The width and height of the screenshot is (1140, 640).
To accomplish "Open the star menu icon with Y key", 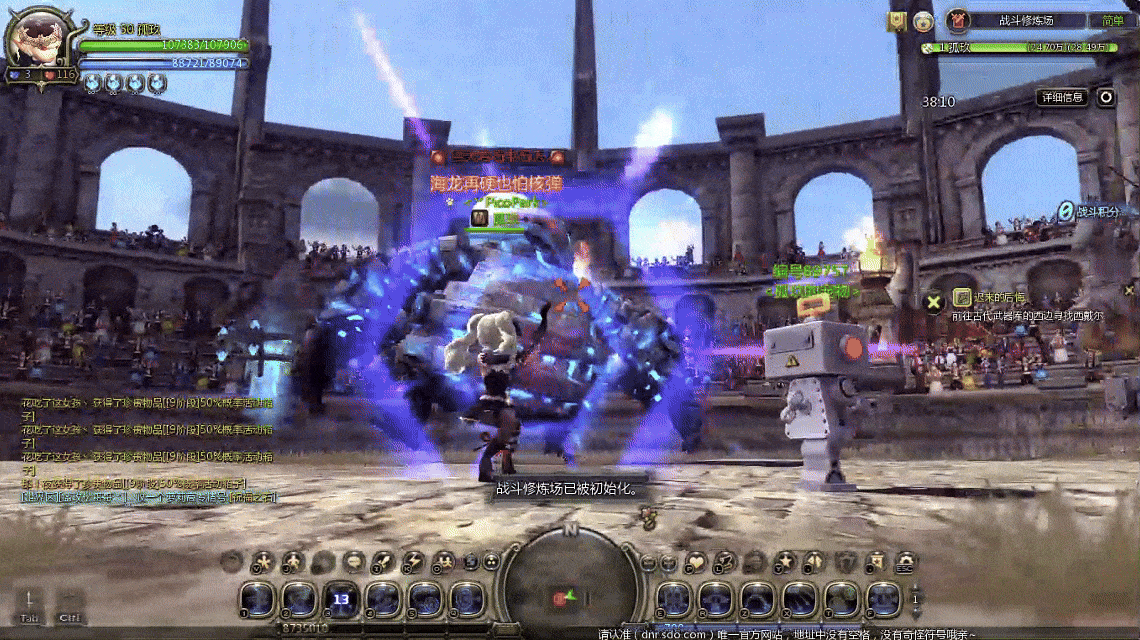I will (x=786, y=561).
